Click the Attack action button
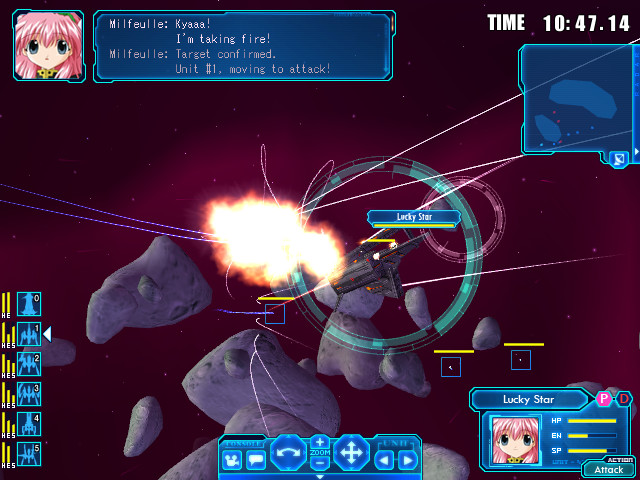The image size is (640, 480). (608, 469)
